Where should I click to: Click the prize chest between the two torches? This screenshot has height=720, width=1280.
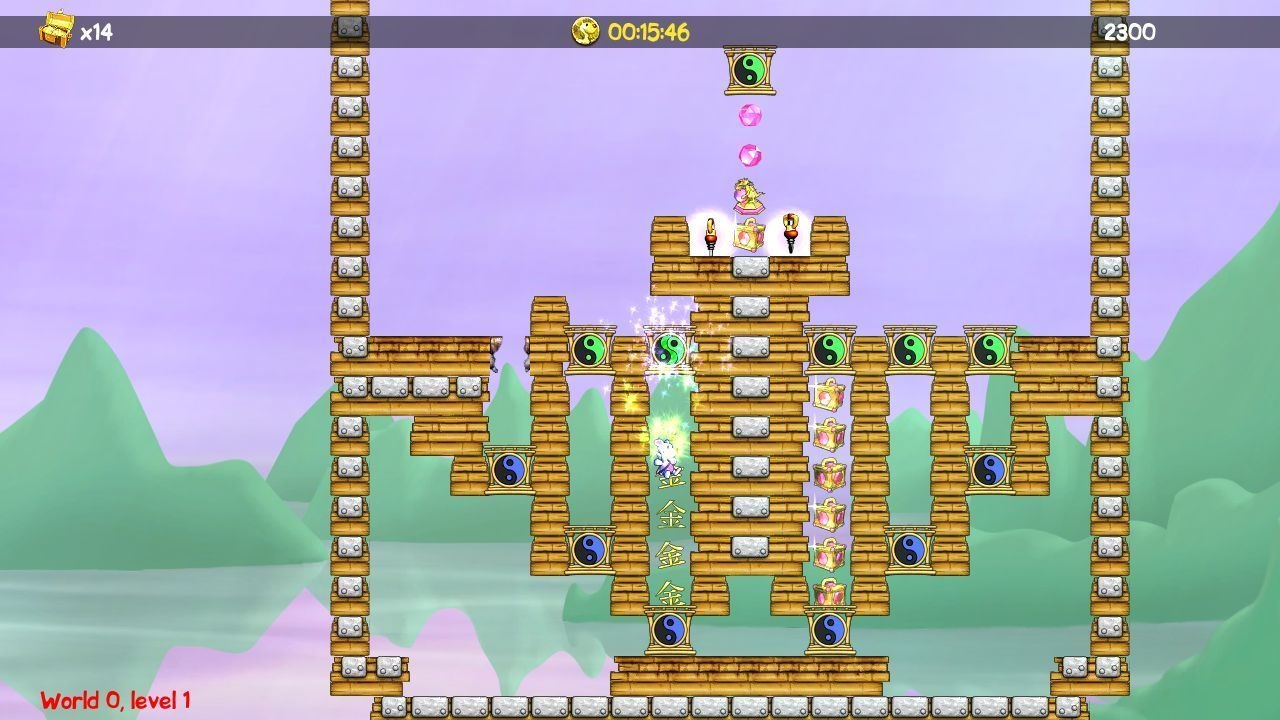[749, 236]
